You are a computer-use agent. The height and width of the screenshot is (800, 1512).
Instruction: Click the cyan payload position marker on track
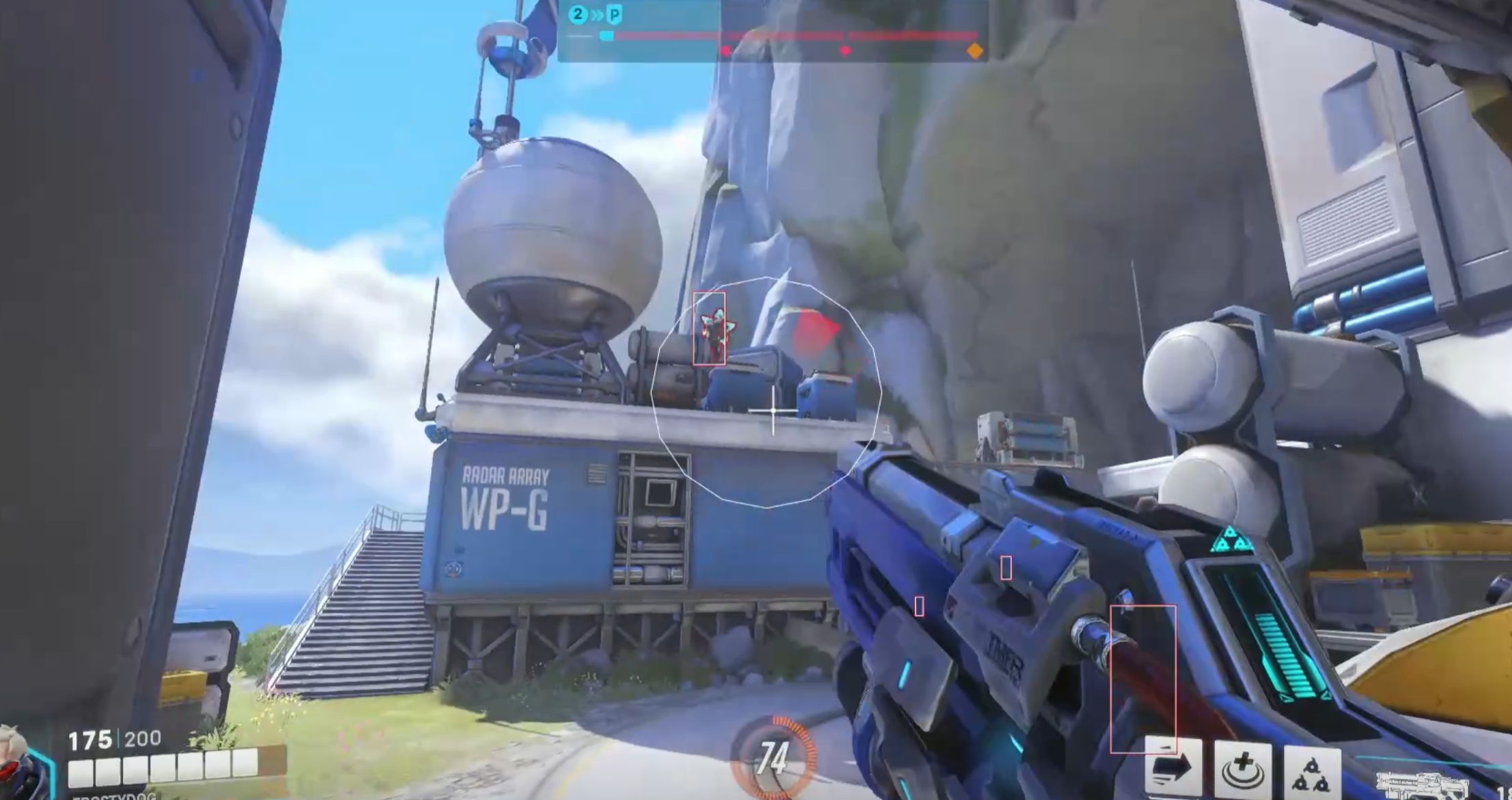(x=606, y=36)
